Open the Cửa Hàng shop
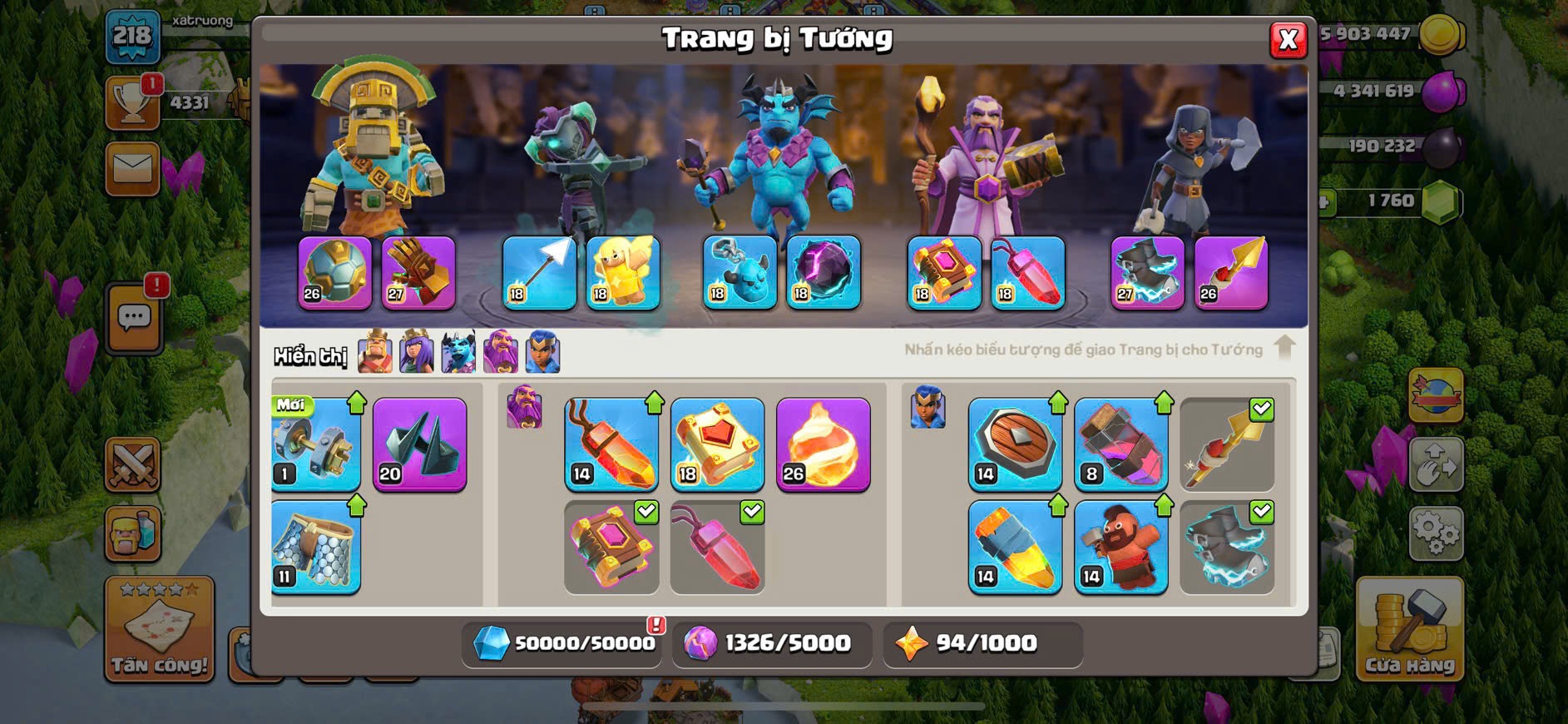Viewport: 1568px width, 724px height. 1409,628
